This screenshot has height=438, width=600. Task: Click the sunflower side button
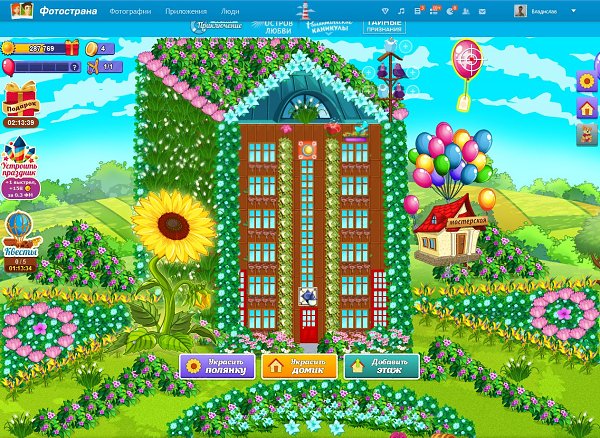point(587,82)
